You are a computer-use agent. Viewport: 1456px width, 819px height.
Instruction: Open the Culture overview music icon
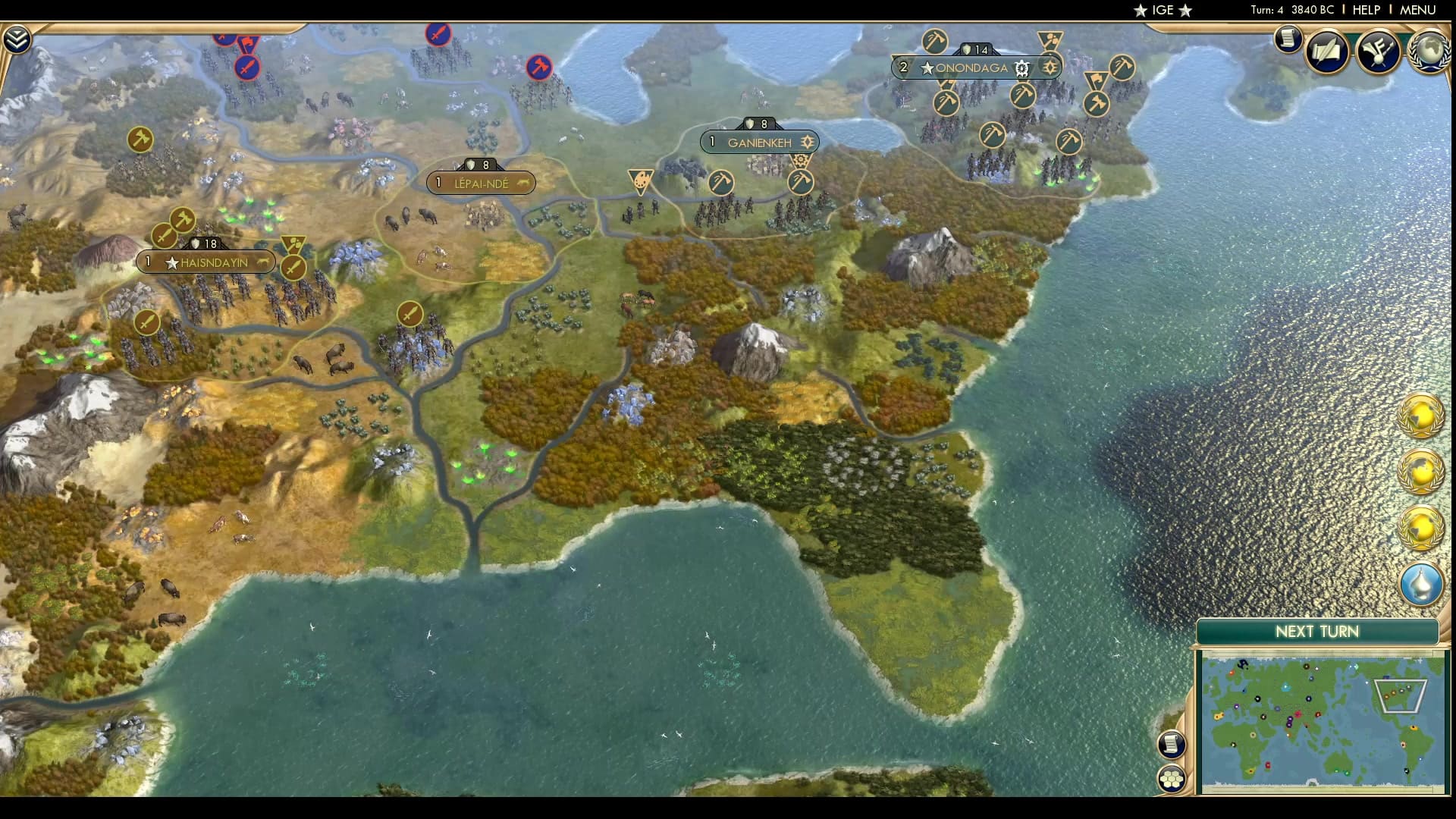(x=1380, y=52)
